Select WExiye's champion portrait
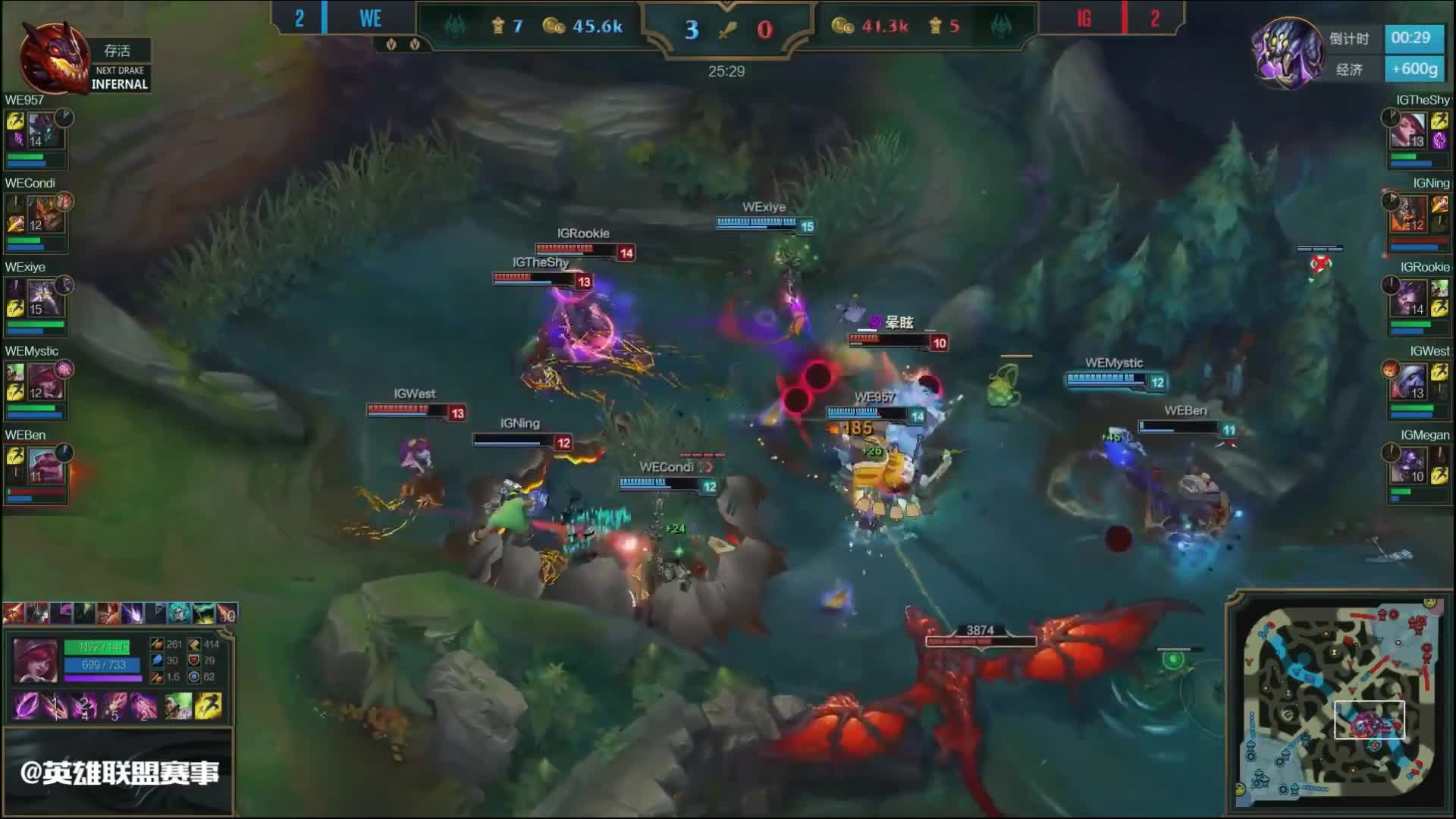 (45, 298)
